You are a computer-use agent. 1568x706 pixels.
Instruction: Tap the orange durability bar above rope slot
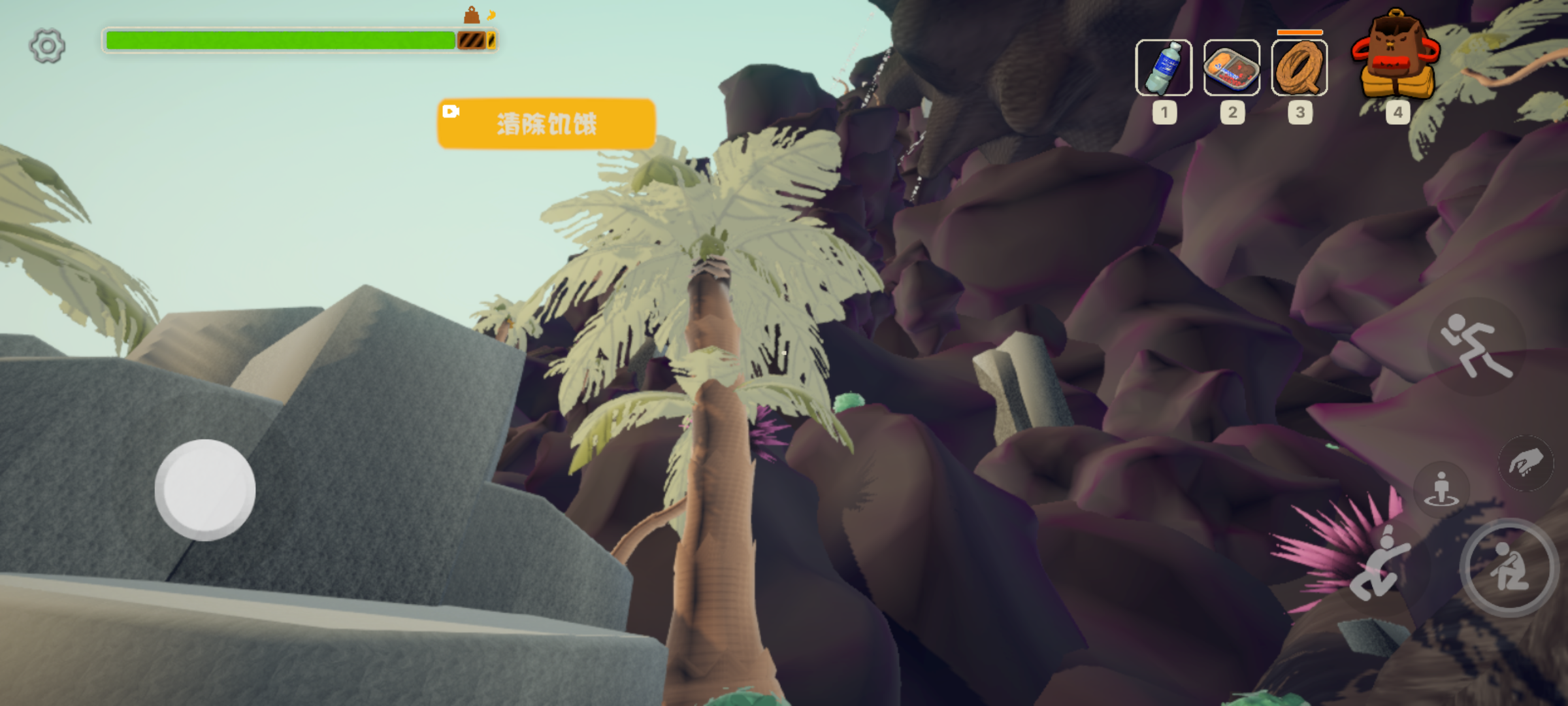tap(1299, 31)
